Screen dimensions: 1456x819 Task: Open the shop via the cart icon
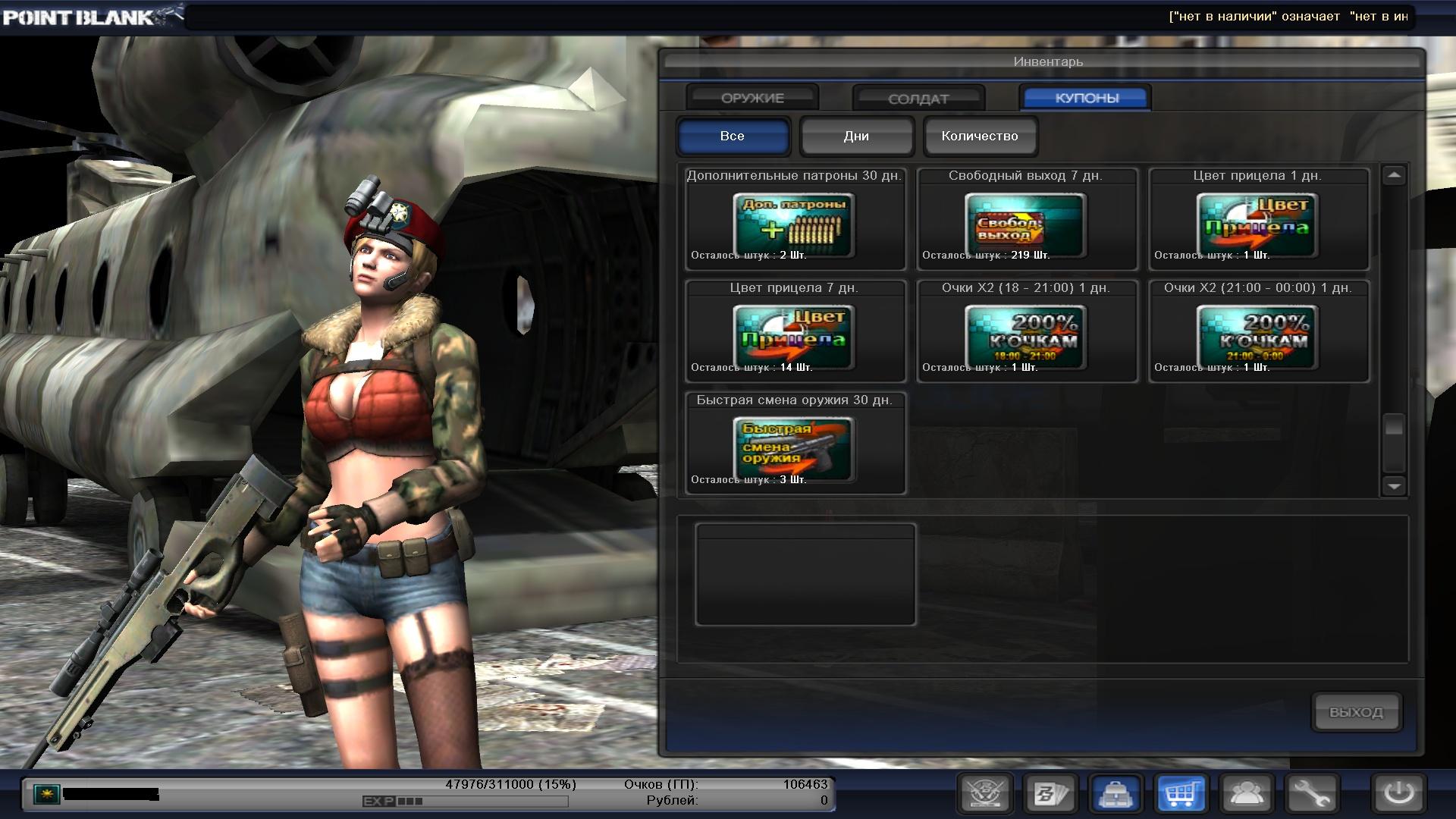1181,794
